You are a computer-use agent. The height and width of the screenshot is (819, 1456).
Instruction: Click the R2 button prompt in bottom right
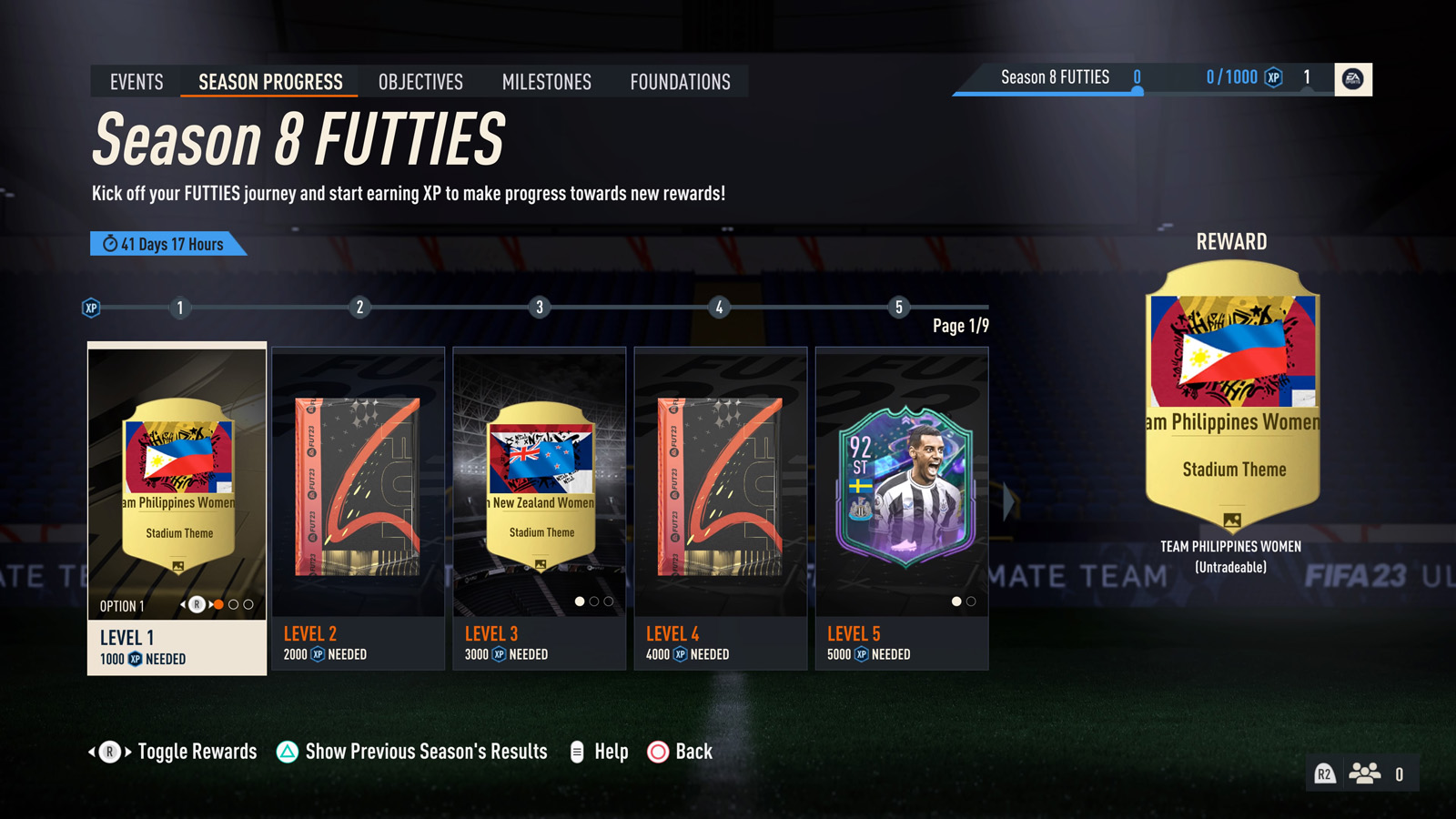pos(1324,773)
